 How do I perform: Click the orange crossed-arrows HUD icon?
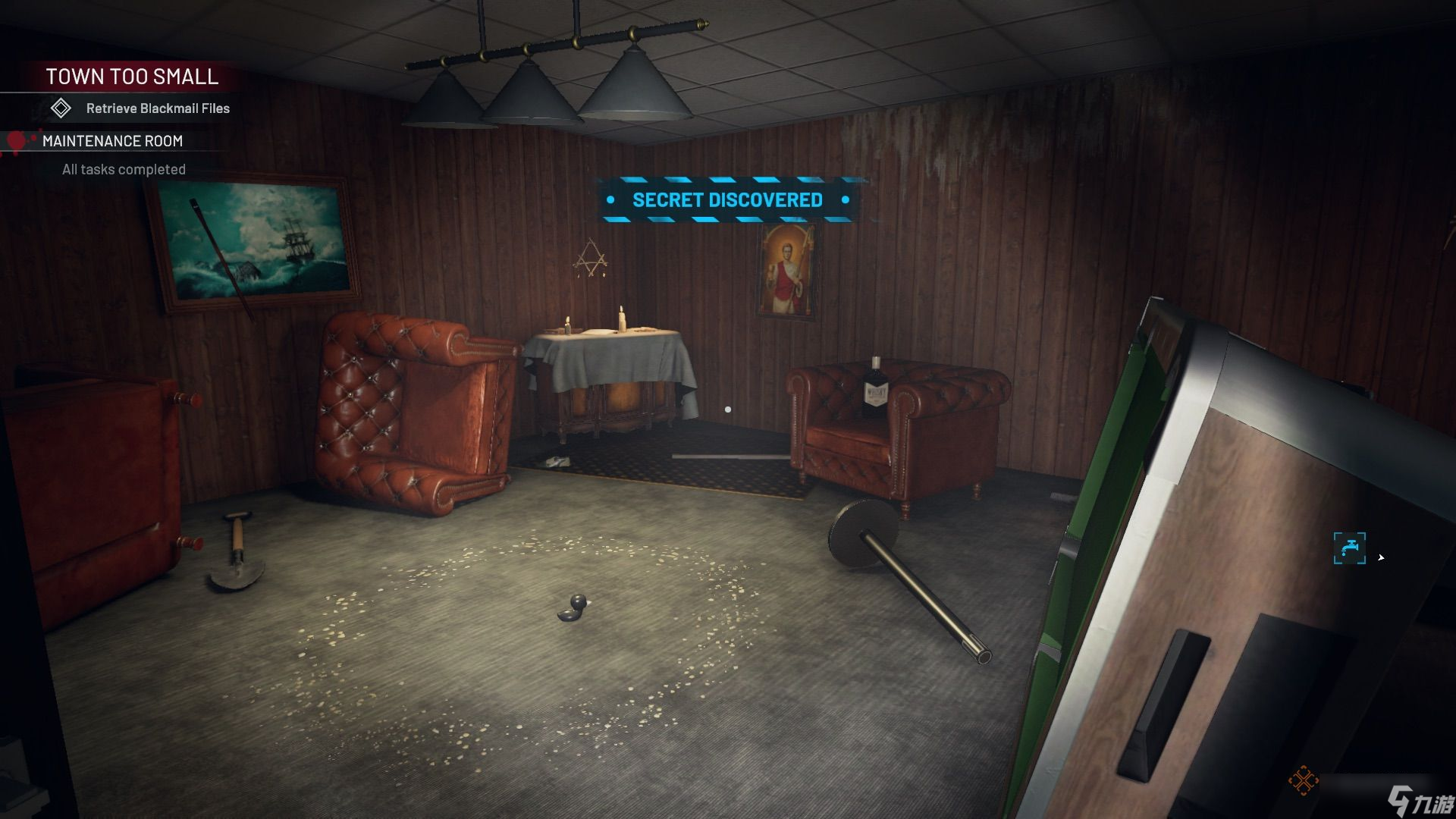click(x=1303, y=780)
